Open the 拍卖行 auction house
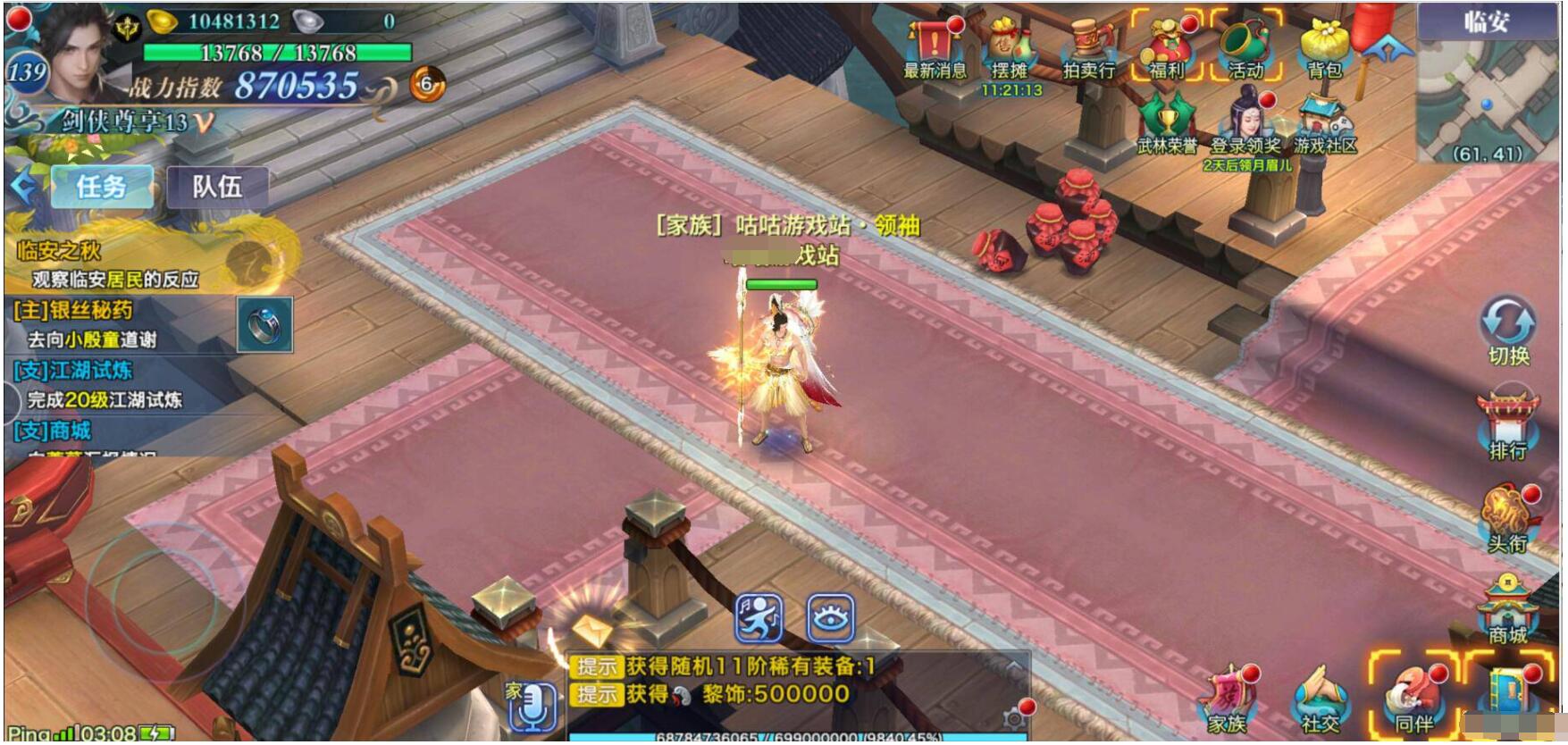The height and width of the screenshot is (745, 1568). point(1088,49)
